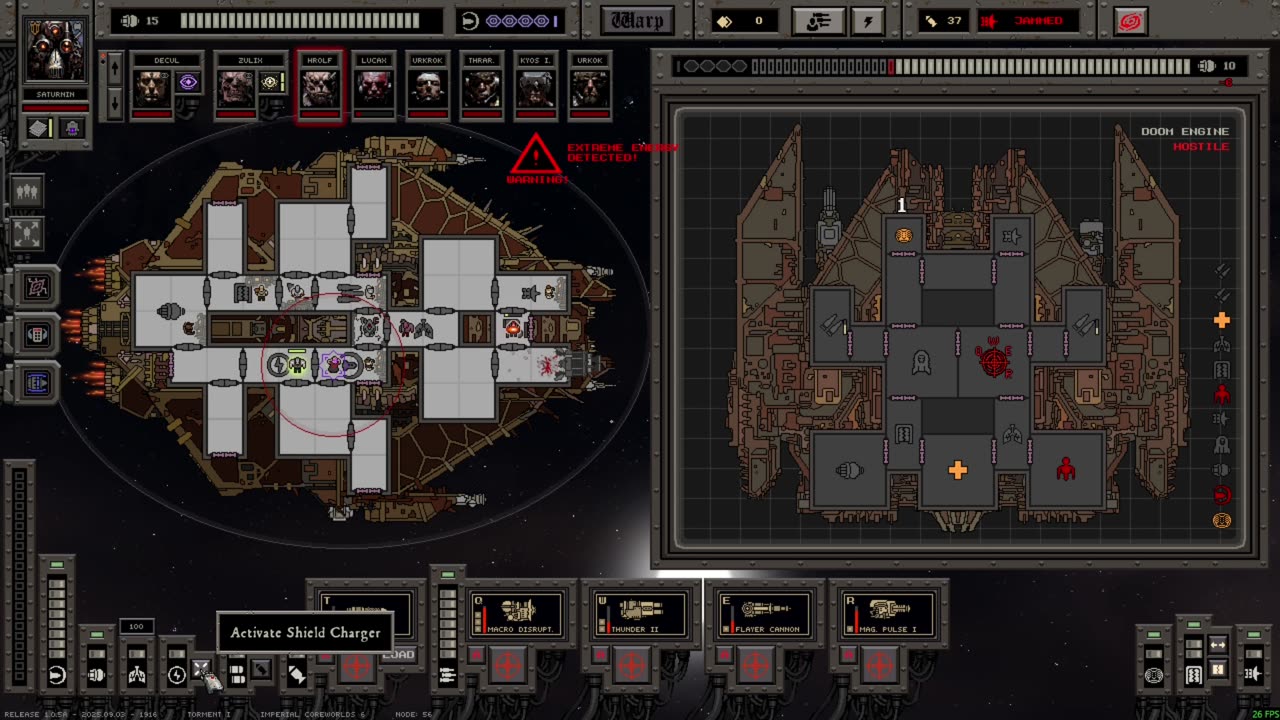Pick the Thrar. crew portrait
Image resolution: width=1280 pixels, height=720 pixels.
pos(482,87)
